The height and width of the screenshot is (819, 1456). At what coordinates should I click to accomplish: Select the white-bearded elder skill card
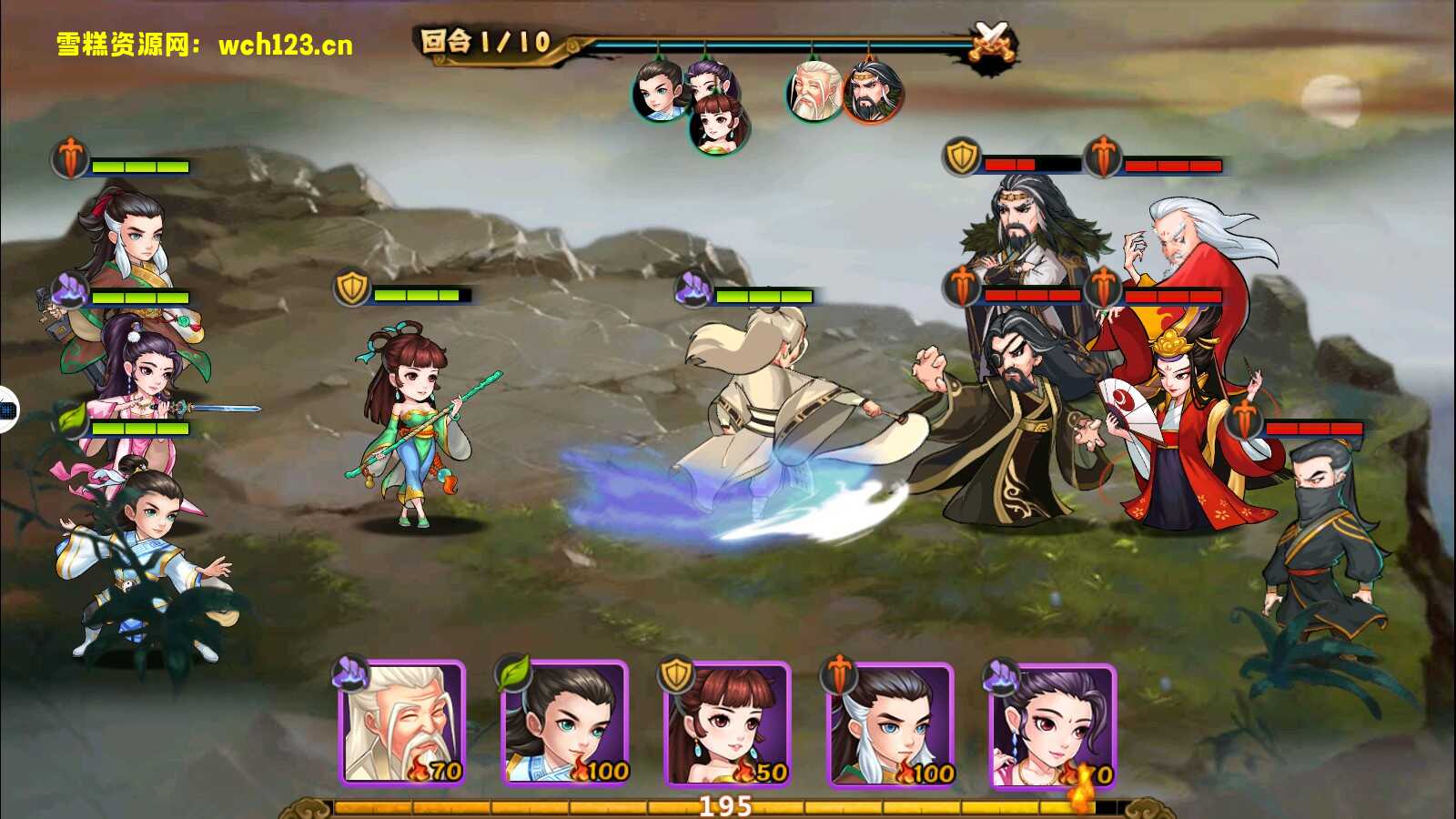pos(402,723)
